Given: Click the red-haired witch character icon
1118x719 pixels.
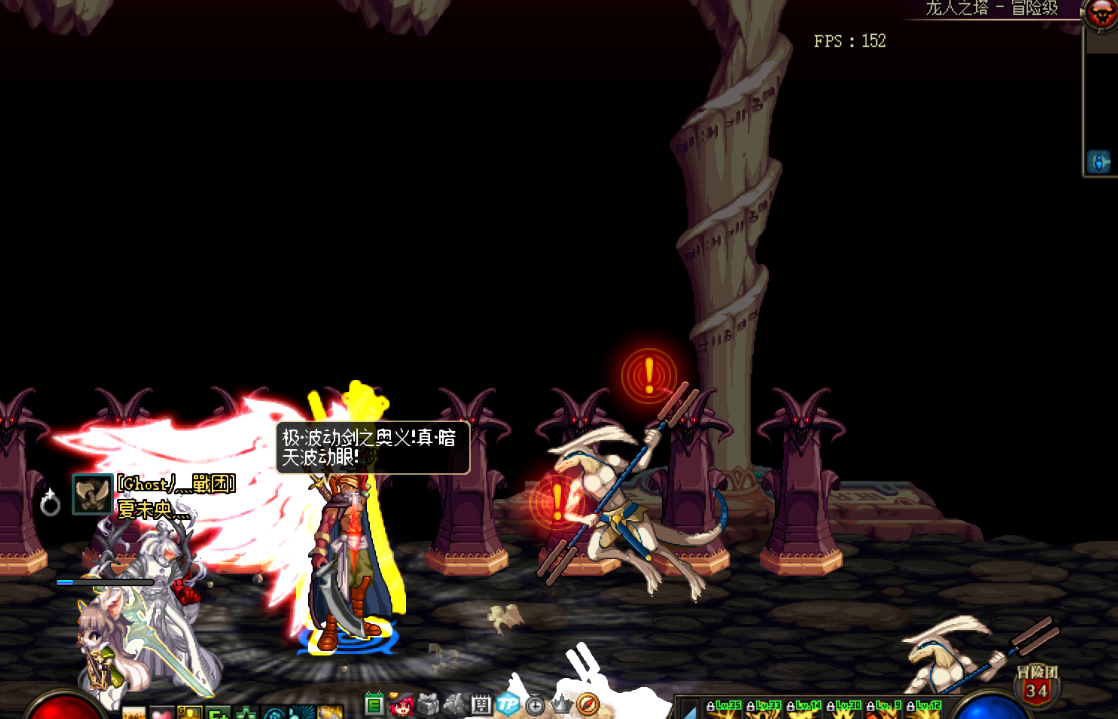Looking at the screenshot, I should tap(401, 704).
